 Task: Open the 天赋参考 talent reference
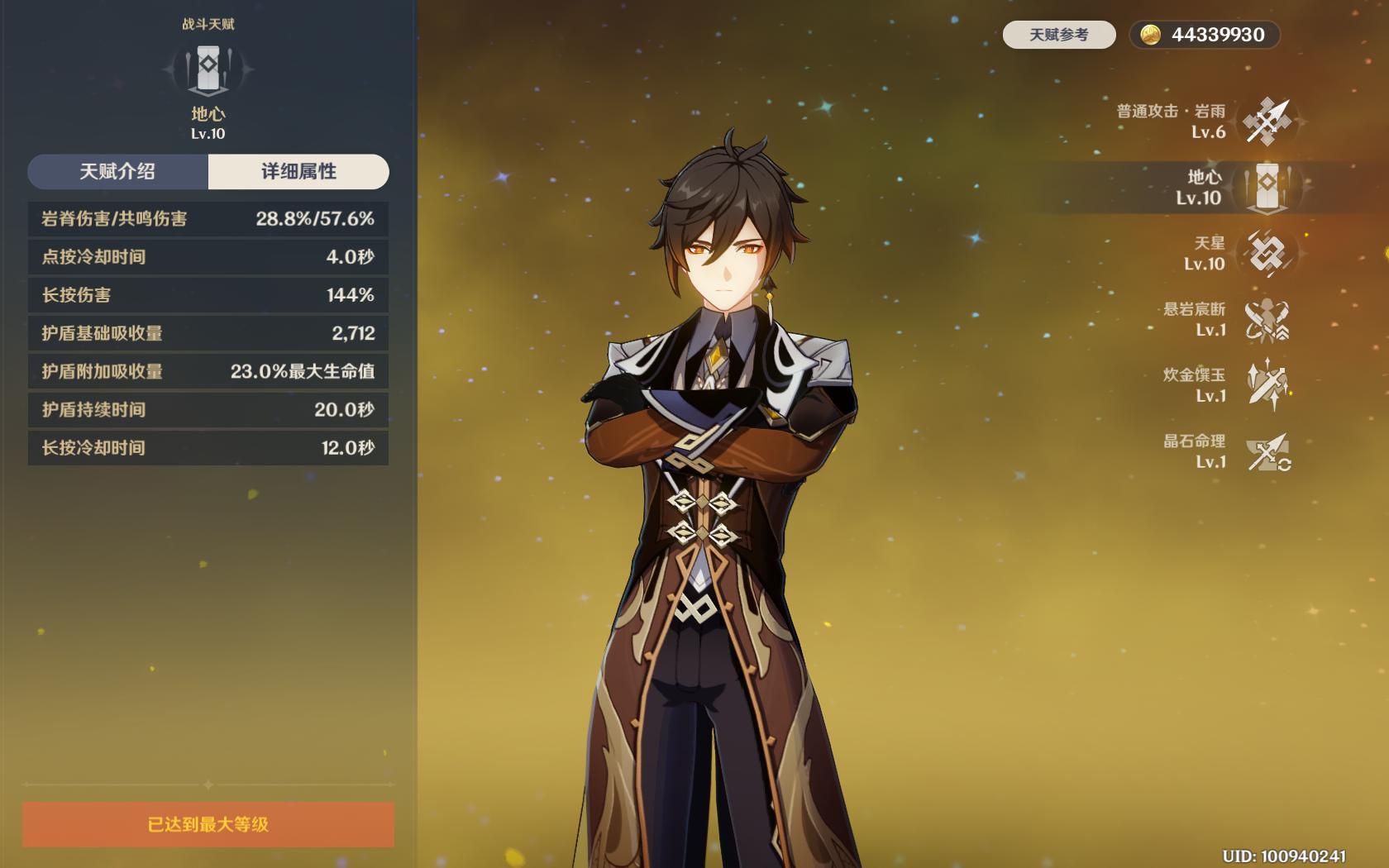(x=1058, y=35)
